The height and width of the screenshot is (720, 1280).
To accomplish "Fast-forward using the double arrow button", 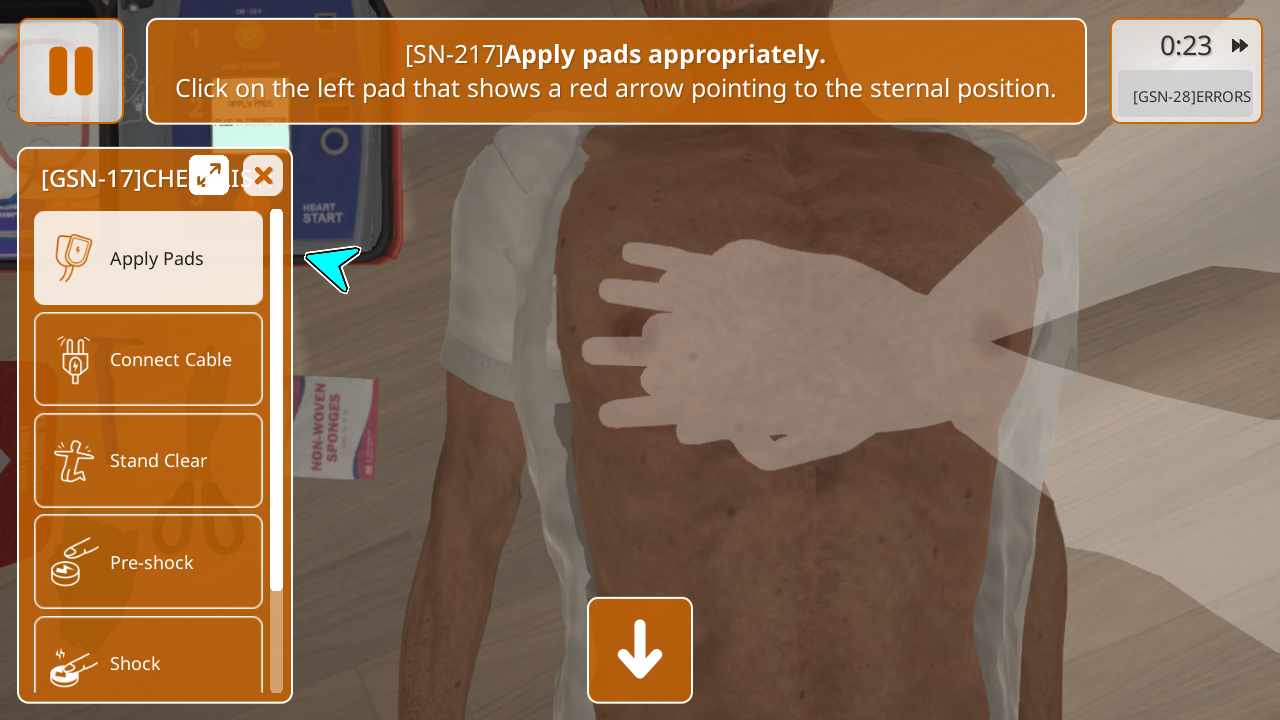I will point(1240,46).
